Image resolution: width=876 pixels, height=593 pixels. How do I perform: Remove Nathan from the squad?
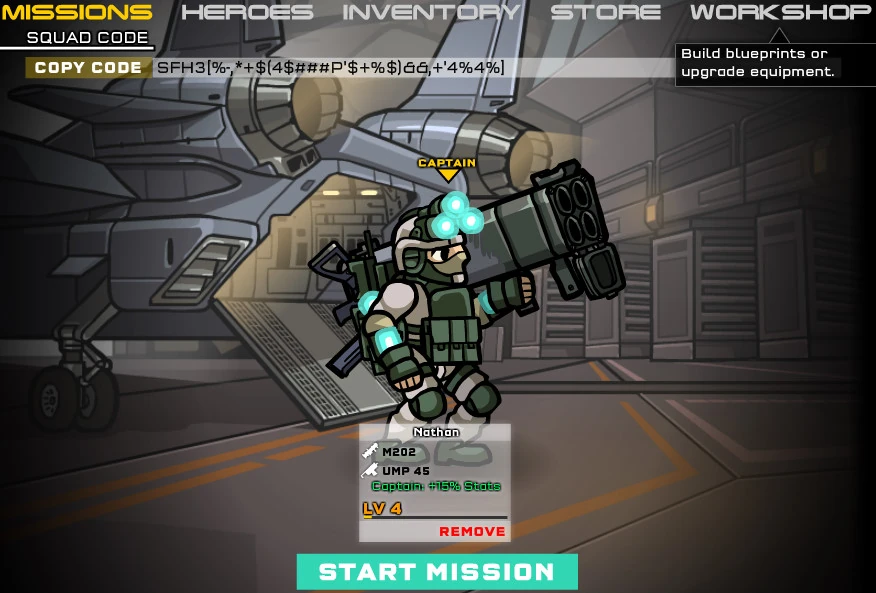click(x=472, y=531)
